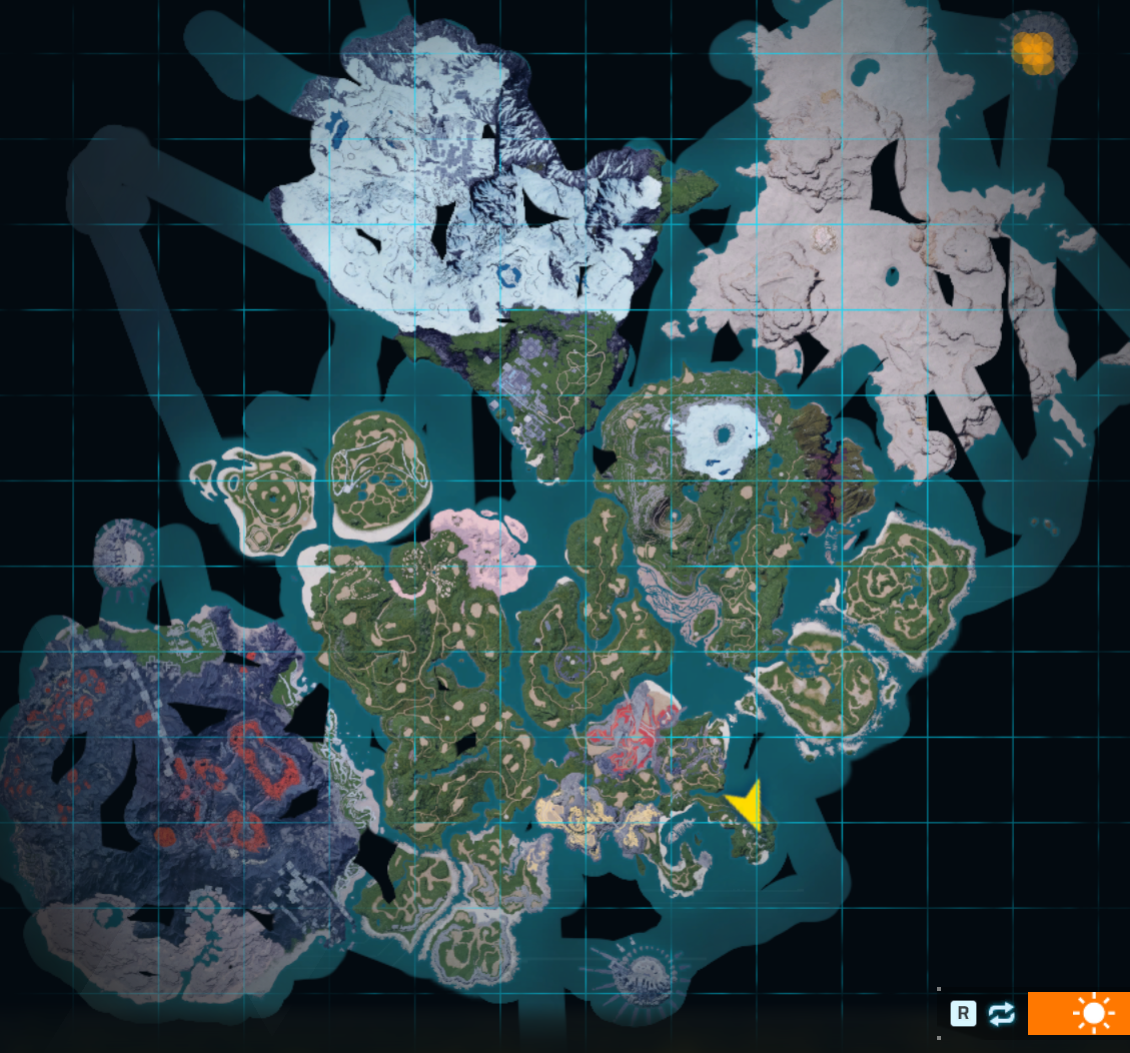Viewport: 1130px width, 1053px height.
Task: Select the yellow player arrow marker
Action: 747,804
